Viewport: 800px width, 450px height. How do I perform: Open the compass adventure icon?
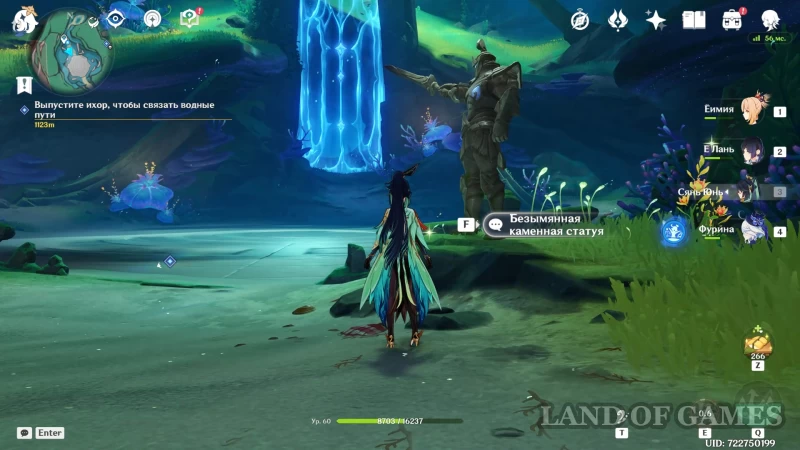point(580,20)
